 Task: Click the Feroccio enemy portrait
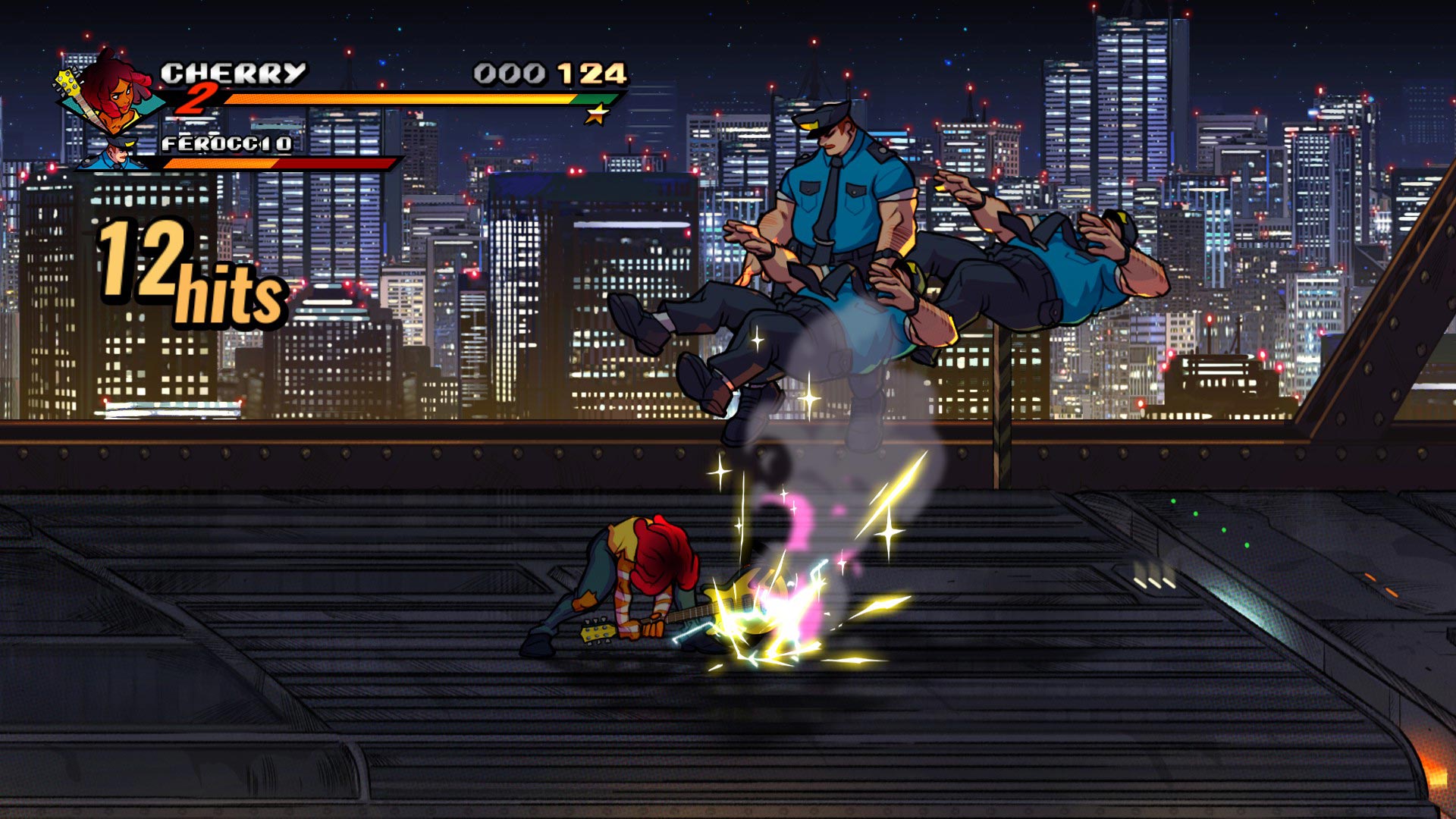coord(115,154)
